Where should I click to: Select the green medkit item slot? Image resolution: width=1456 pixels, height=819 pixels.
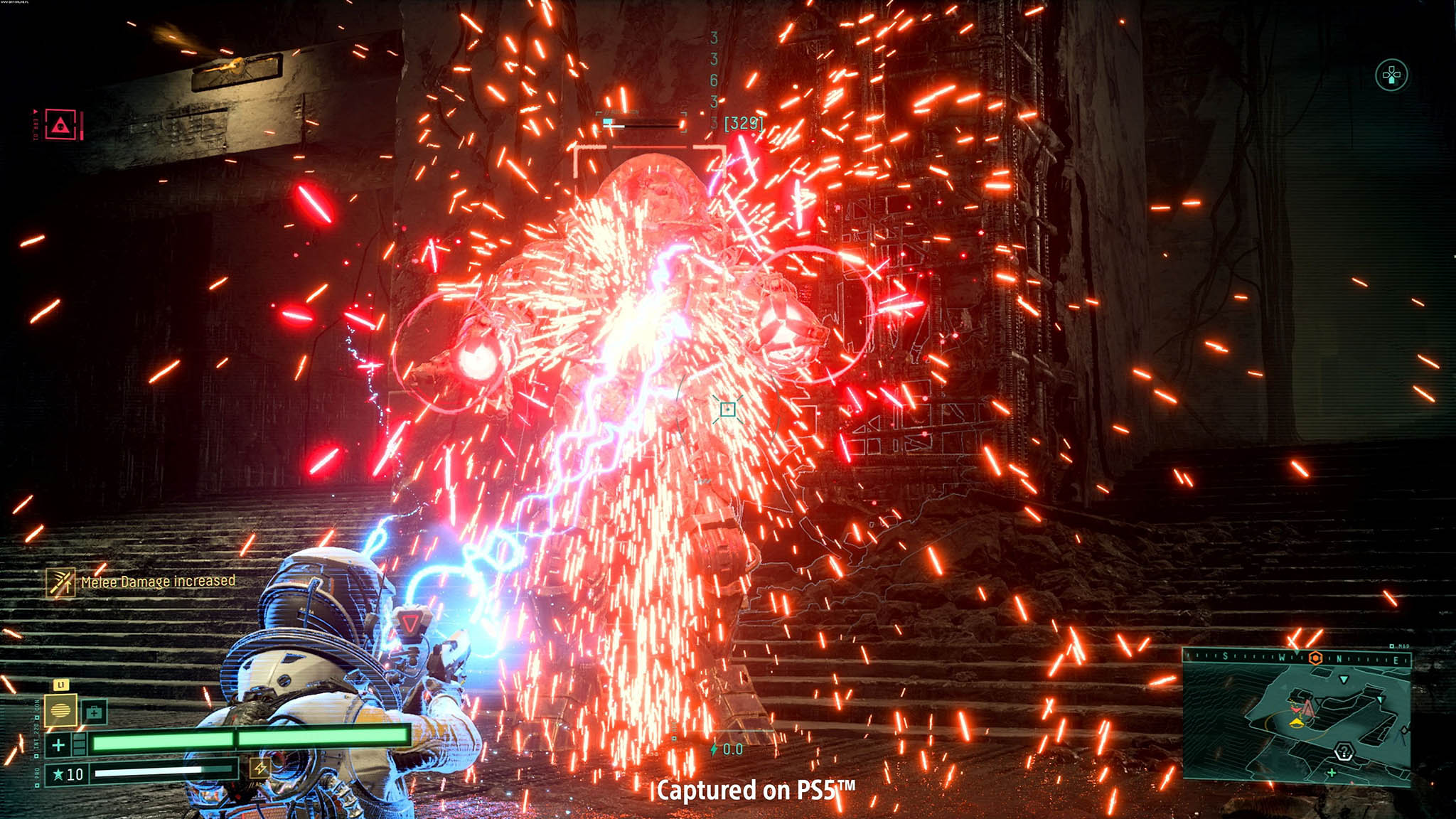click(x=94, y=712)
